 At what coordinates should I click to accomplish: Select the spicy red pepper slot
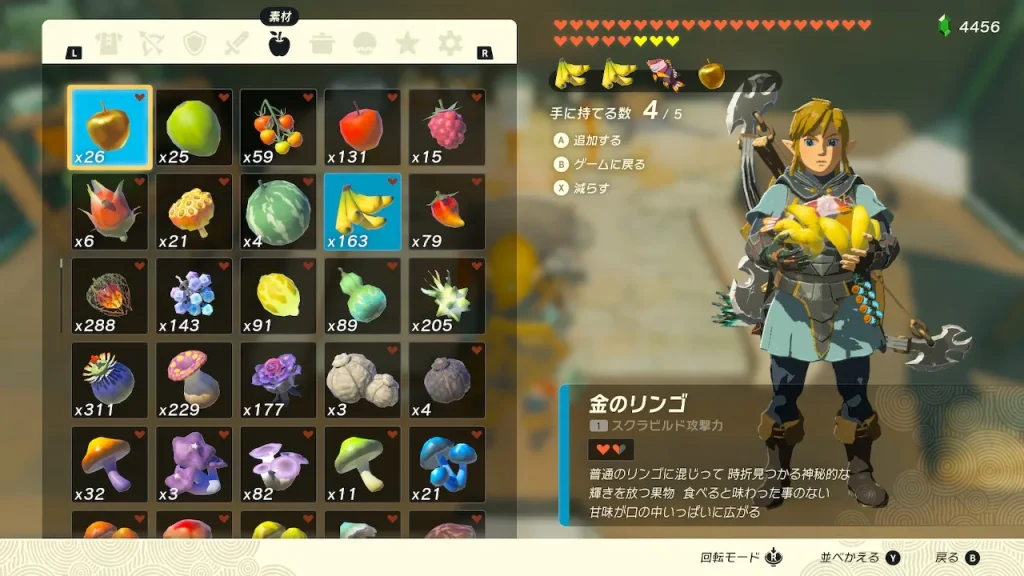pyautogui.click(x=446, y=211)
